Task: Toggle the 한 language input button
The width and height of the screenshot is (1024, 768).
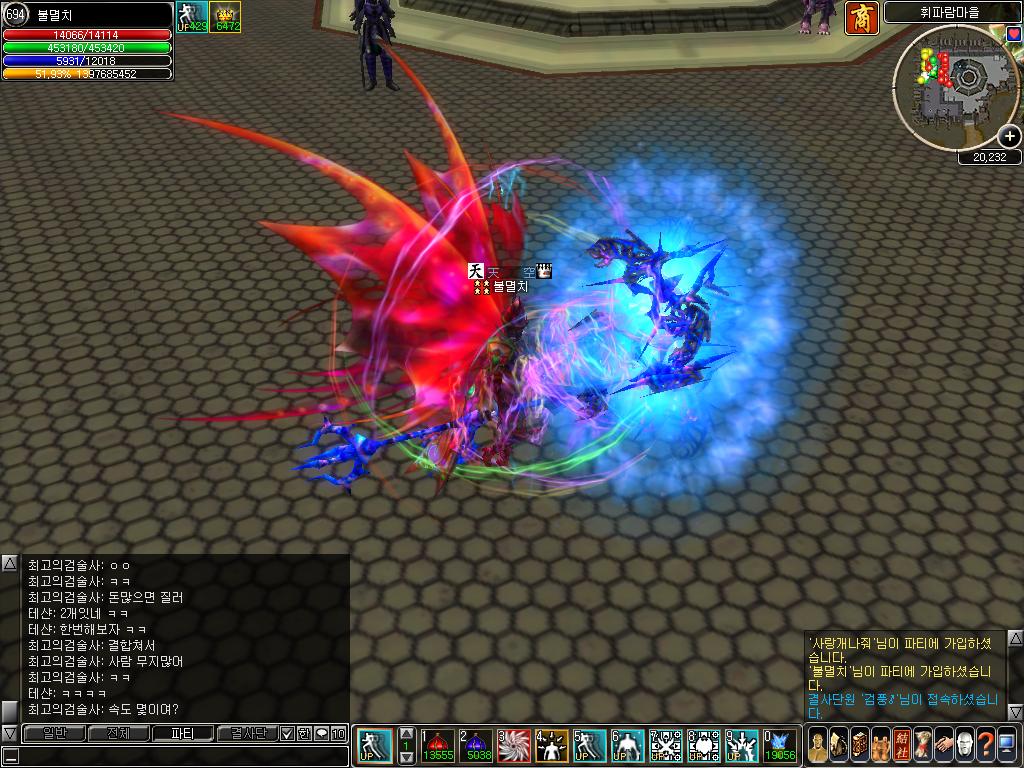Action: (304, 734)
